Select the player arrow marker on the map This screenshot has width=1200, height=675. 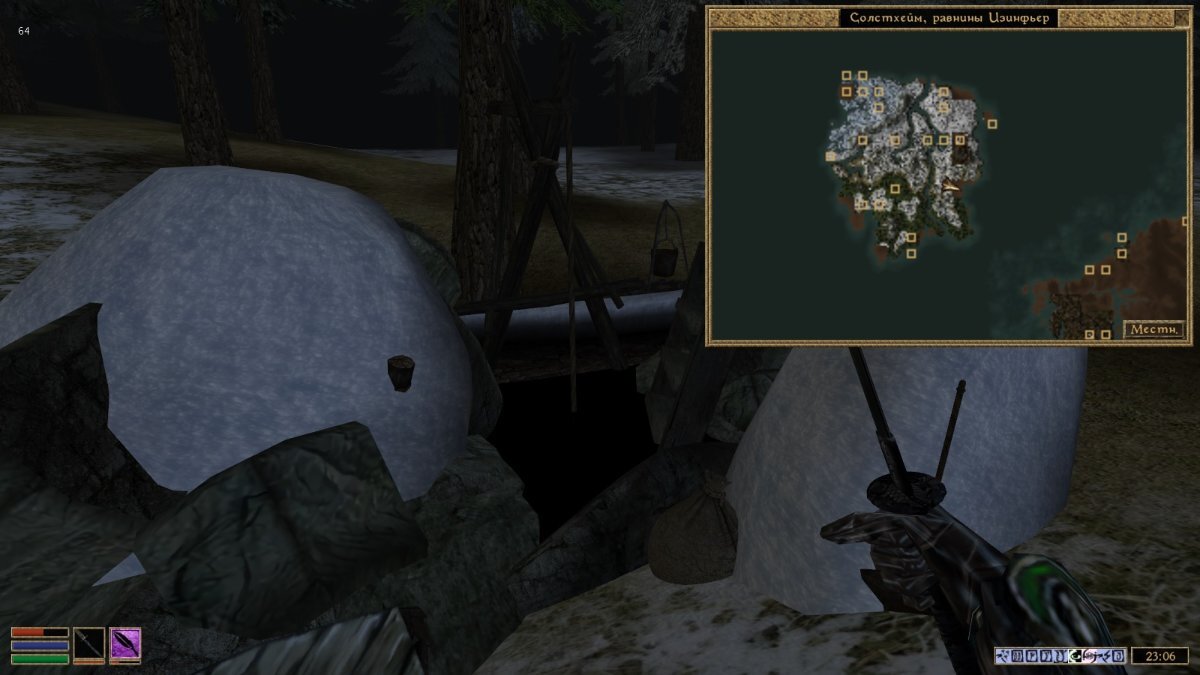point(951,187)
